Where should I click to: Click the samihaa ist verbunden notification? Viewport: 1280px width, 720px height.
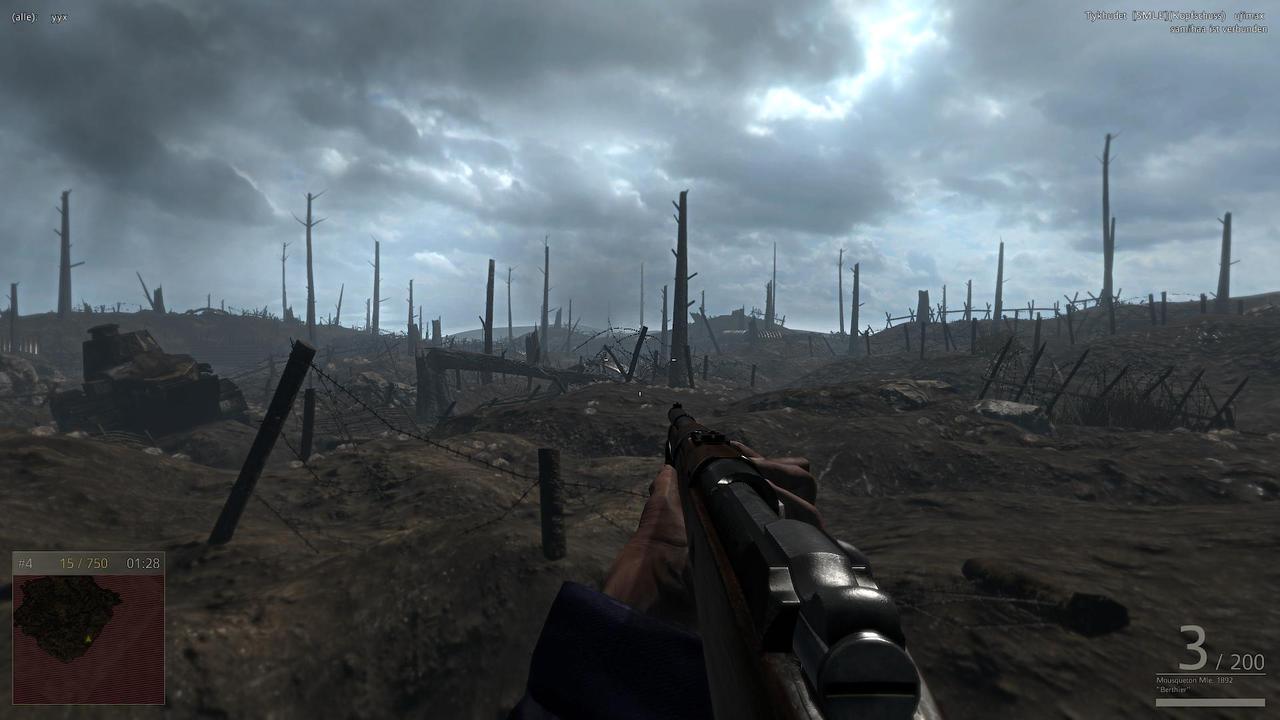tap(1219, 29)
